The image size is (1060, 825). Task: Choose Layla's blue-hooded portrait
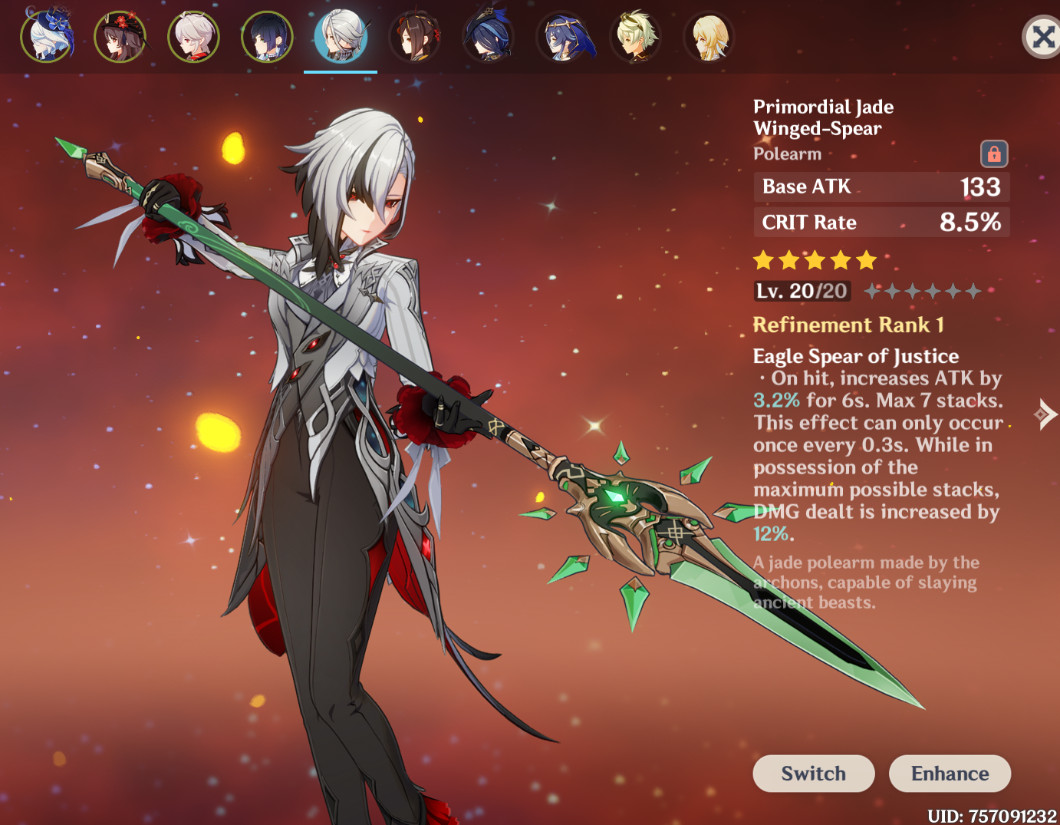(562, 38)
